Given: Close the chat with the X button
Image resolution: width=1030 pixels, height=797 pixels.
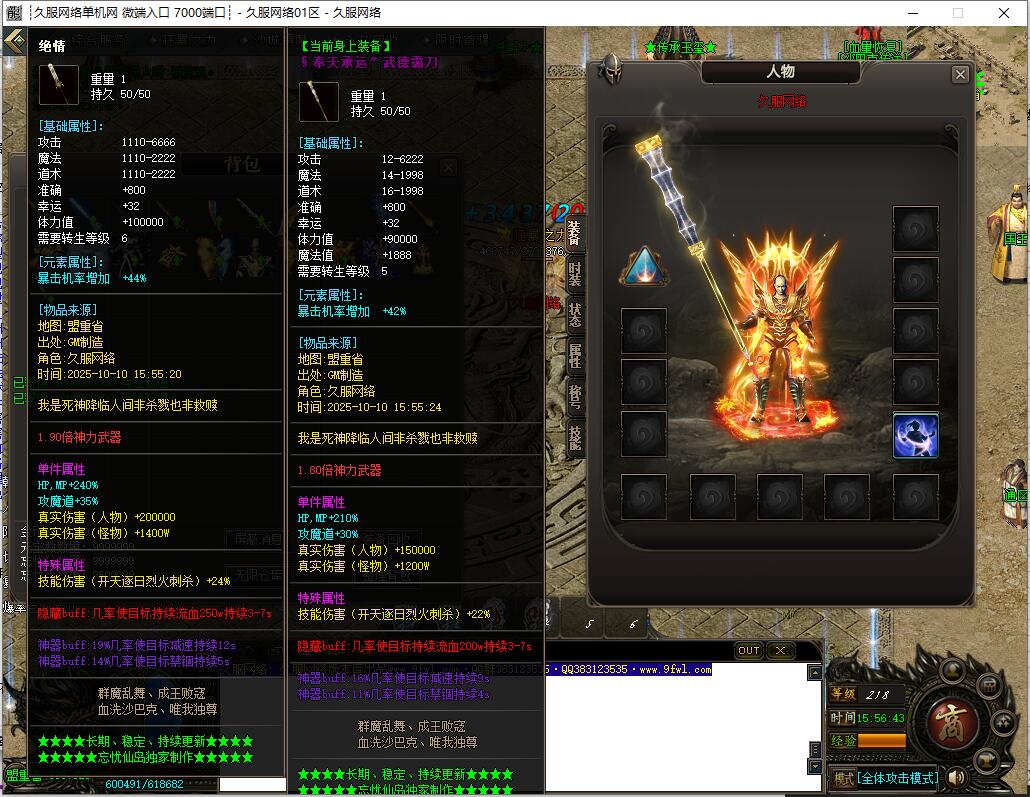Looking at the screenshot, I should (780, 650).
